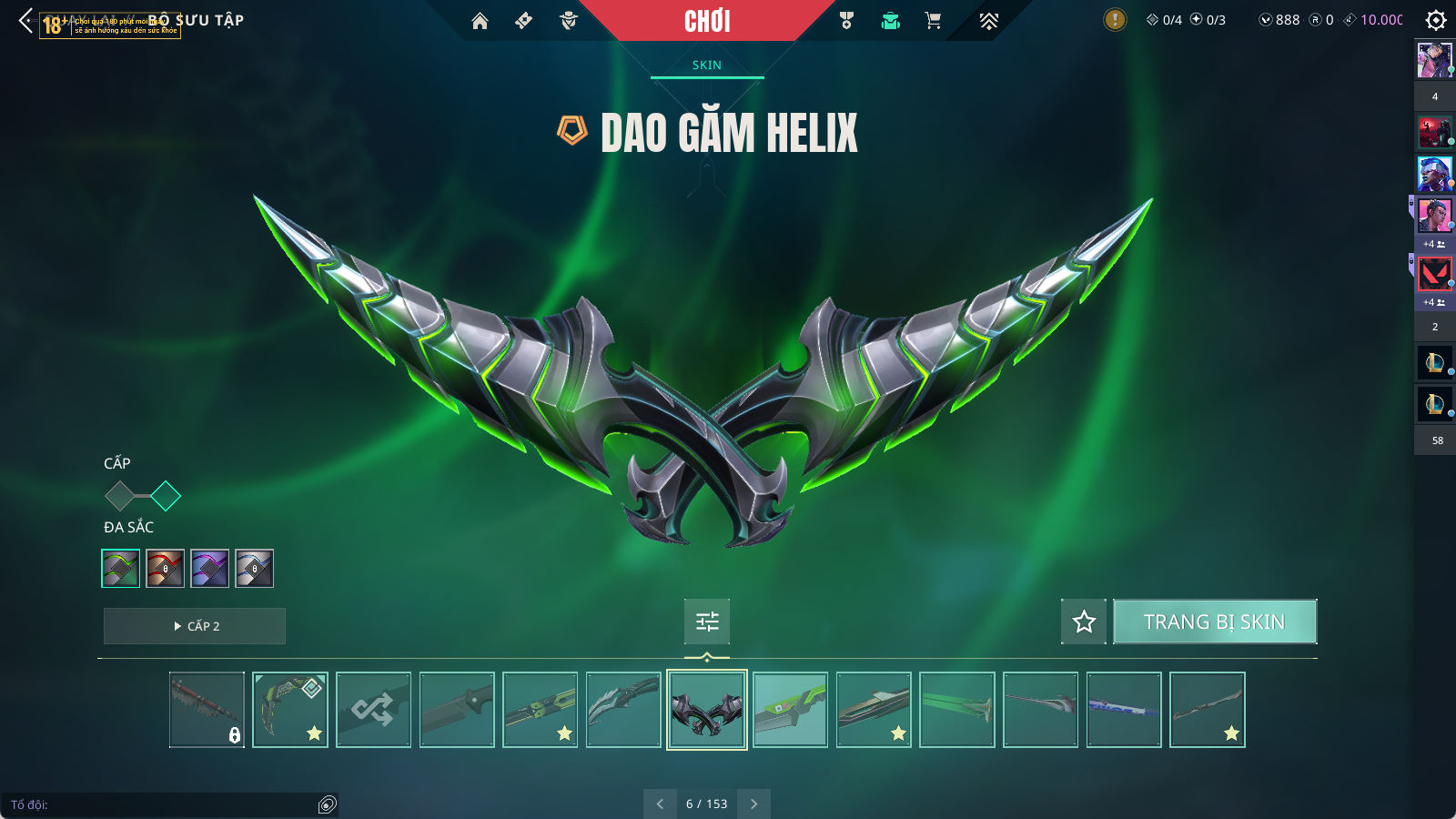
Task: Click the Tổ đội chat input field
Action: [159, 804]
